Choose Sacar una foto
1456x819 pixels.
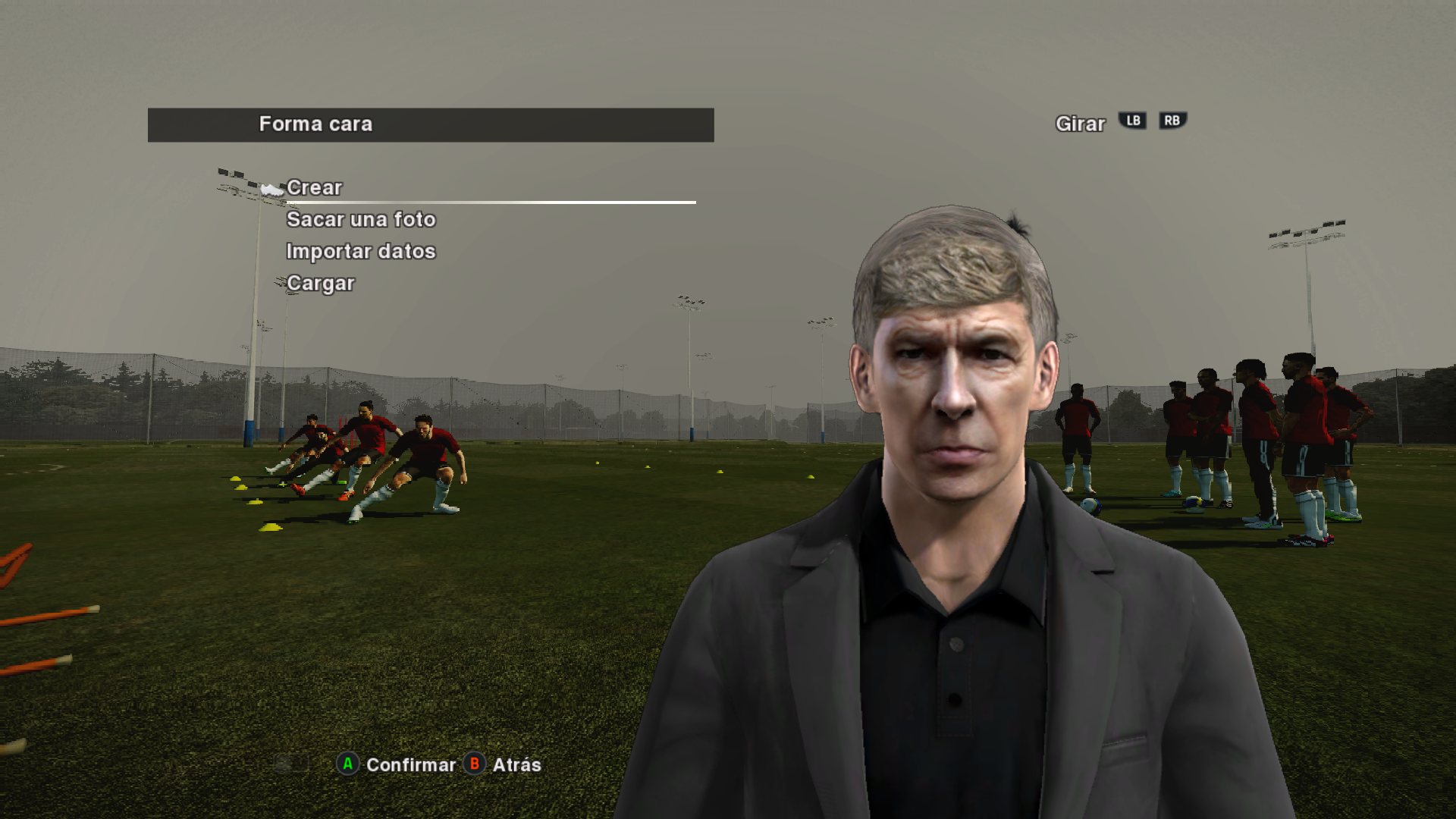pyautogui.click(x=361, y=220)
